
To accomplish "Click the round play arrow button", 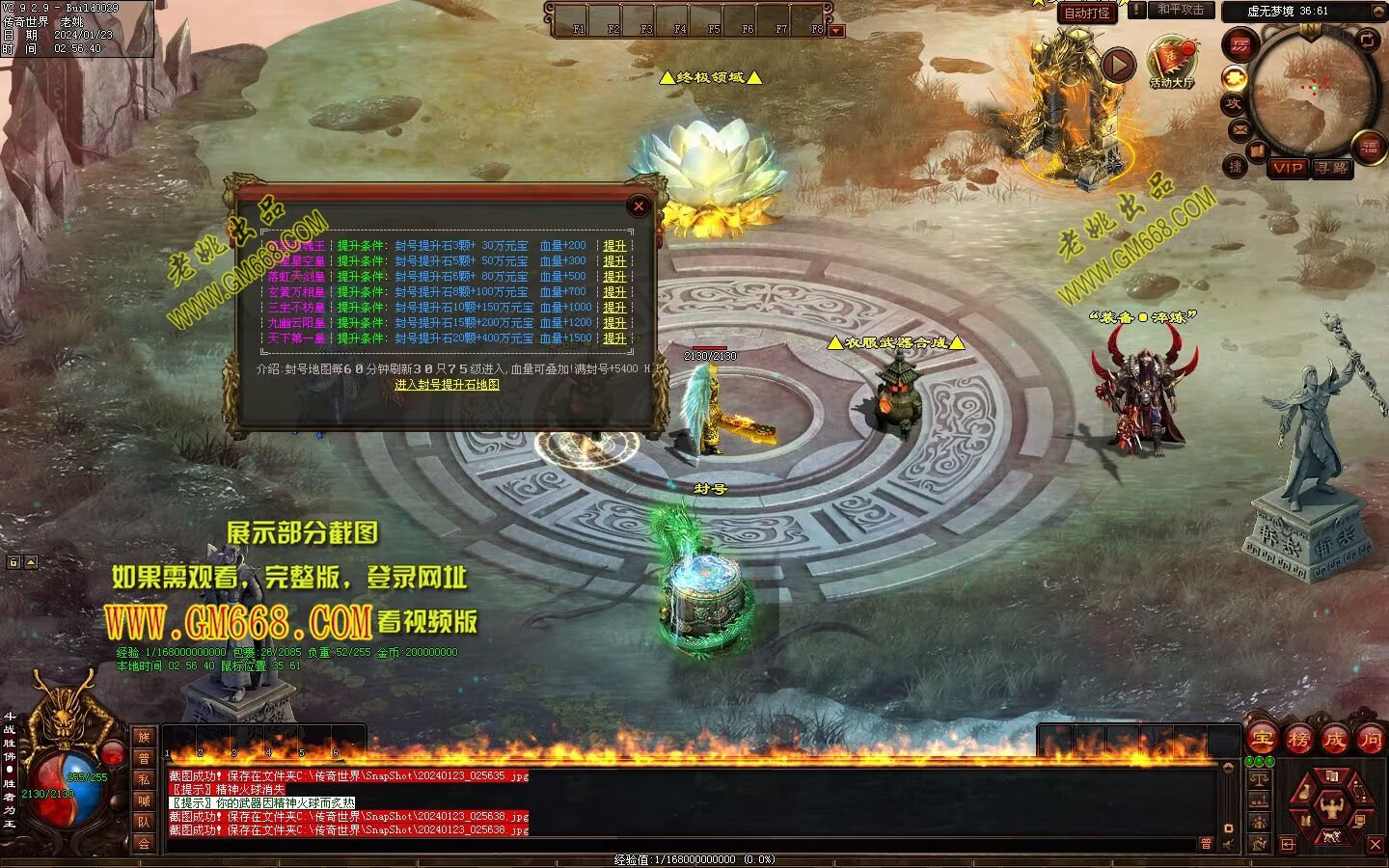I will [1118, 66].
